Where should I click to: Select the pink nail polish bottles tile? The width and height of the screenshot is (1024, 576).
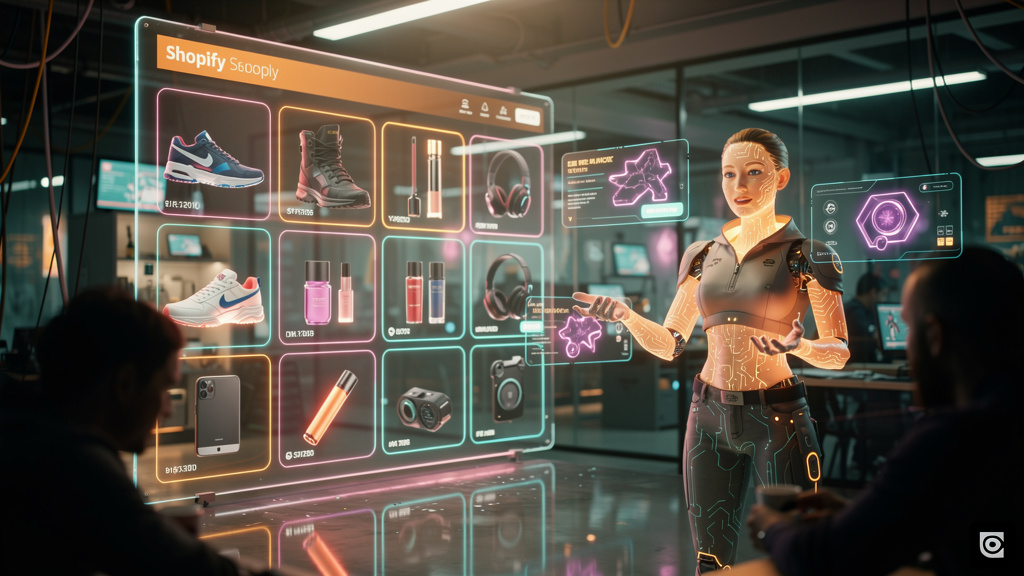[x=328, y=292]
